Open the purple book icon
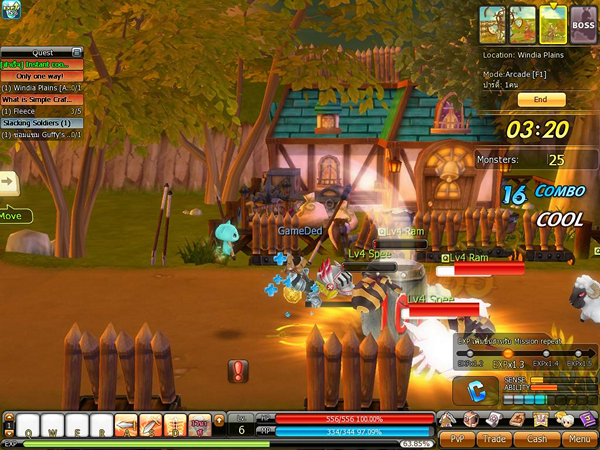The width and height of the screenshot is (600, 450). 588,419
